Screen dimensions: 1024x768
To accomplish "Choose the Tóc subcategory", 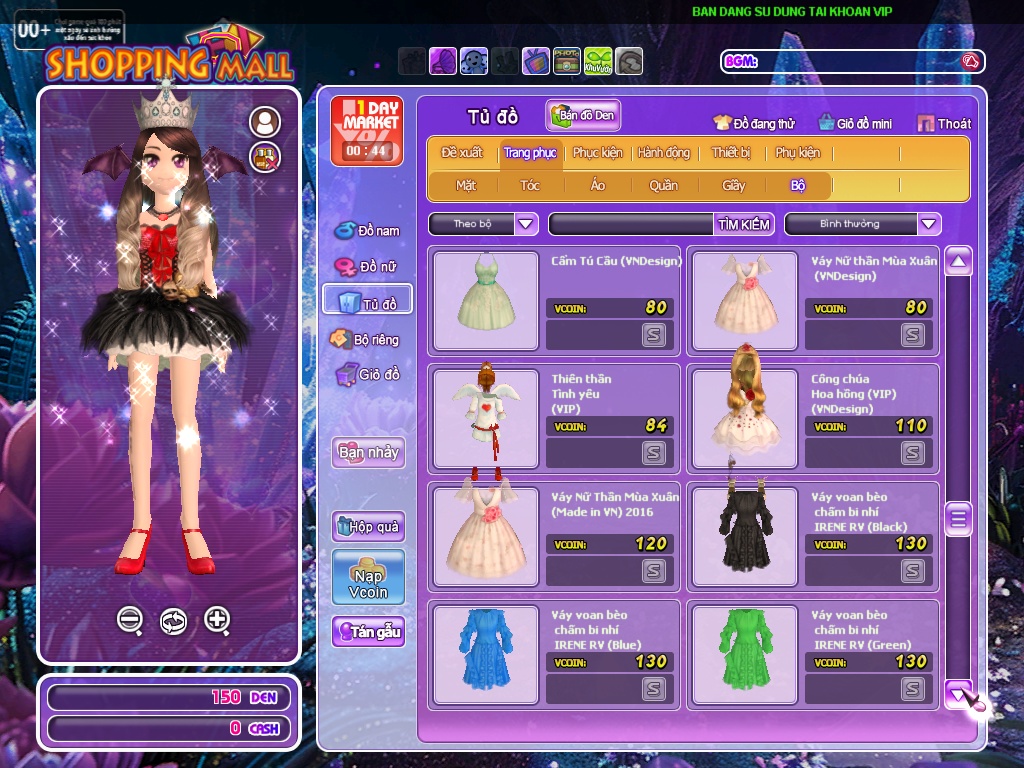I will (529, 185).
